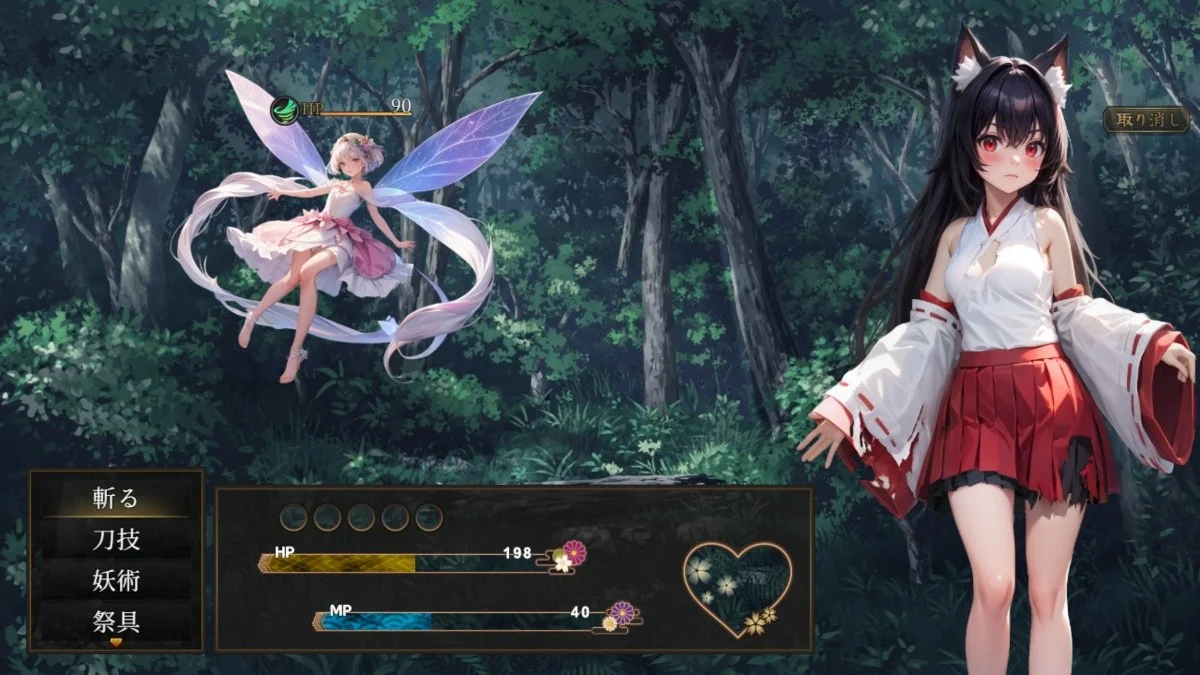Open the 刀技 sword skills menu

(x=116, y=539)
